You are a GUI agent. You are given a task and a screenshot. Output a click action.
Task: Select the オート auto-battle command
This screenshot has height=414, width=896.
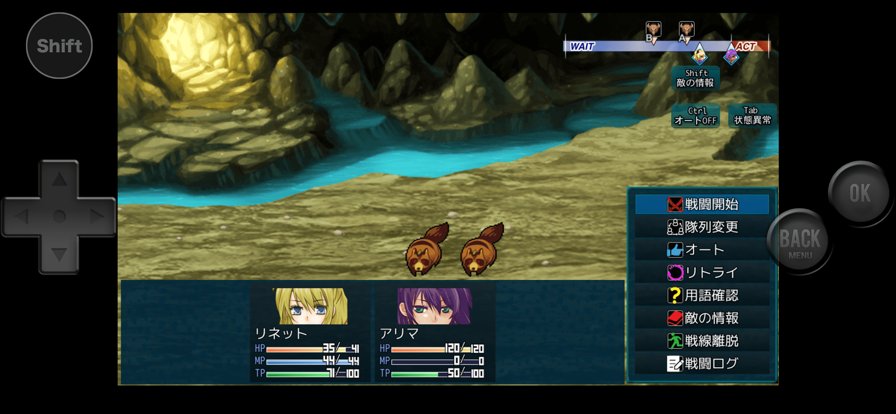coord(702,250)
